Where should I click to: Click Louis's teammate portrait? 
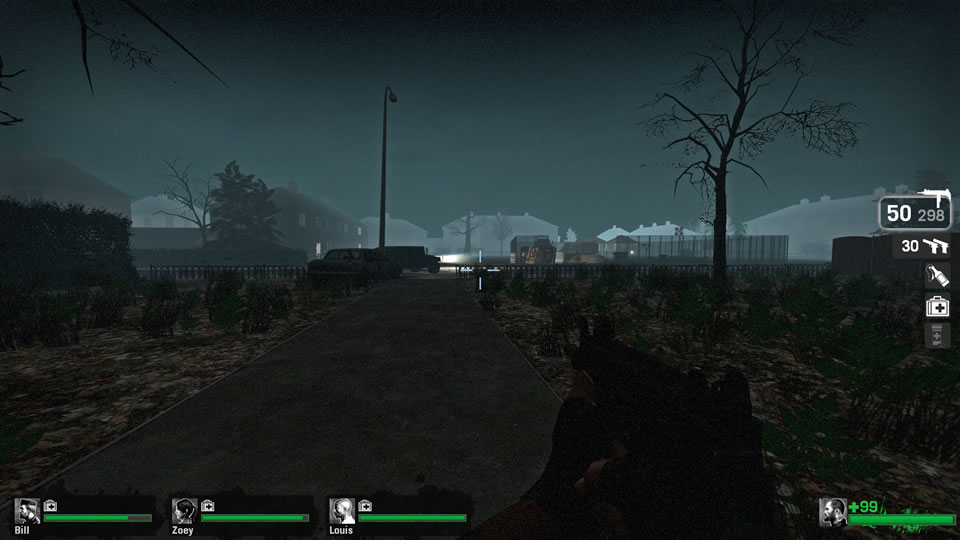[x=342, y=511]
